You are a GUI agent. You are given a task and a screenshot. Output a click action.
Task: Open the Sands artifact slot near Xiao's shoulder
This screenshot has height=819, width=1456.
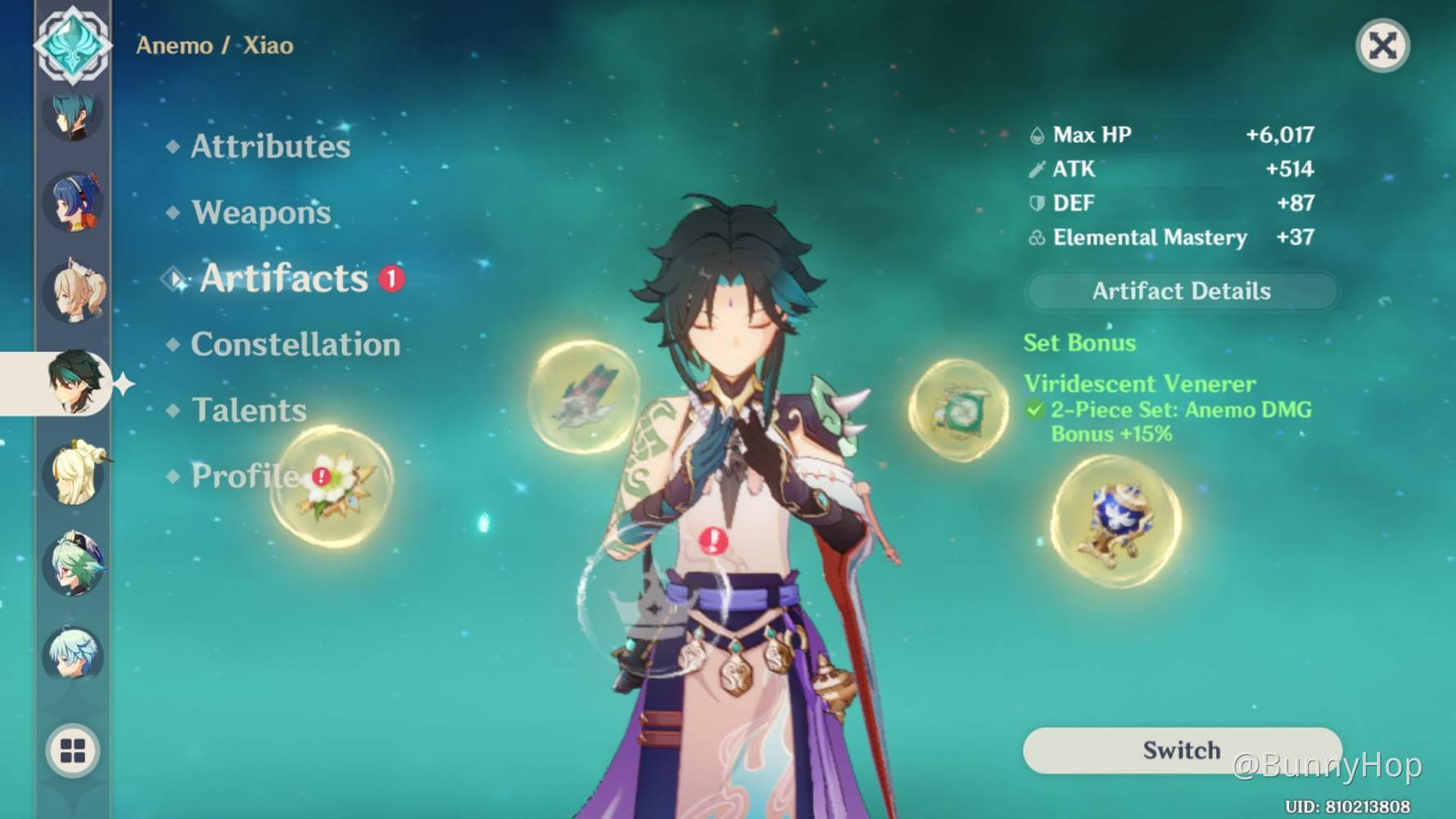[958, 411]
